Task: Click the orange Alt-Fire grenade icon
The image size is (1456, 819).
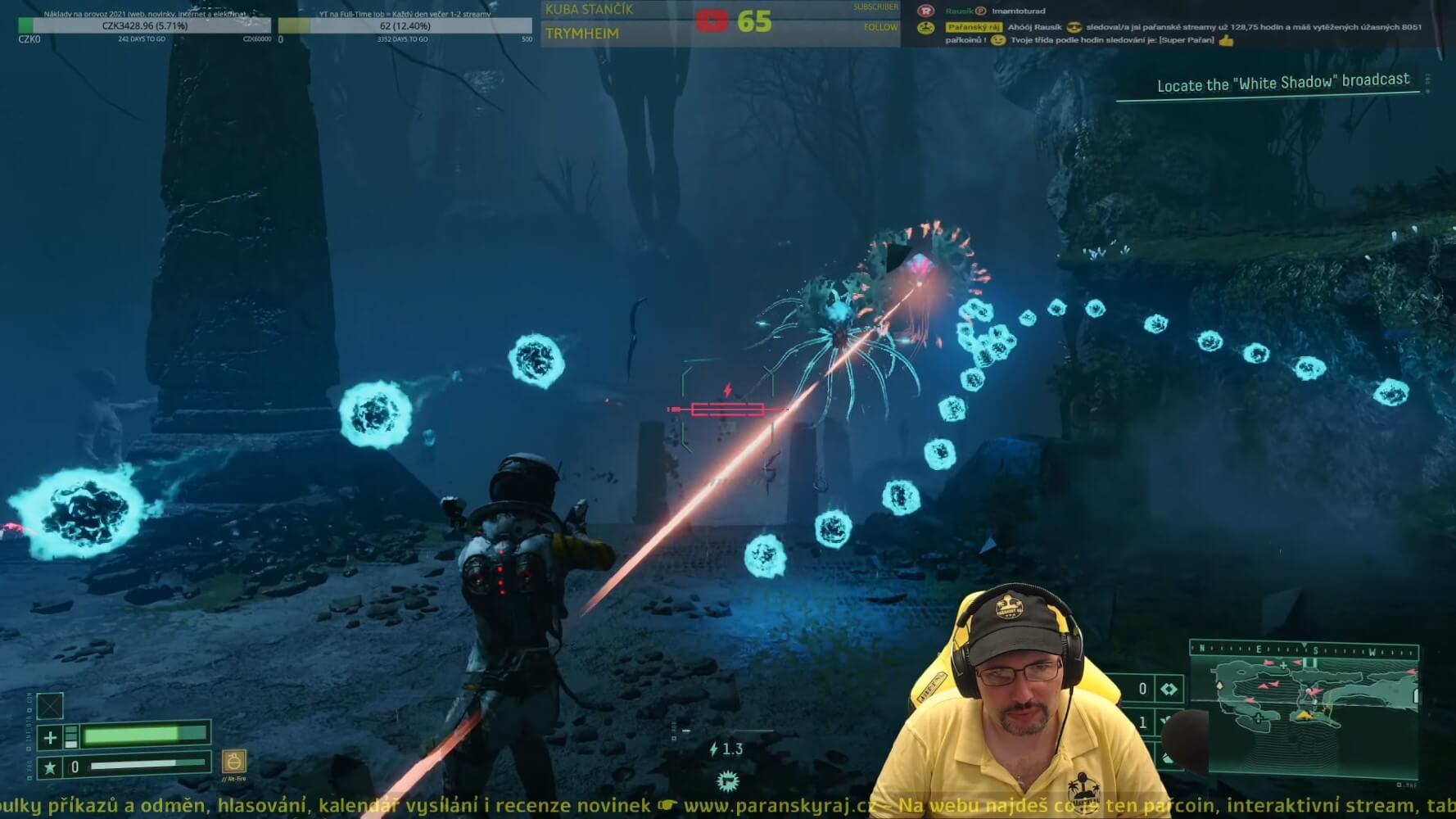Action: click(x=233, y=762)
